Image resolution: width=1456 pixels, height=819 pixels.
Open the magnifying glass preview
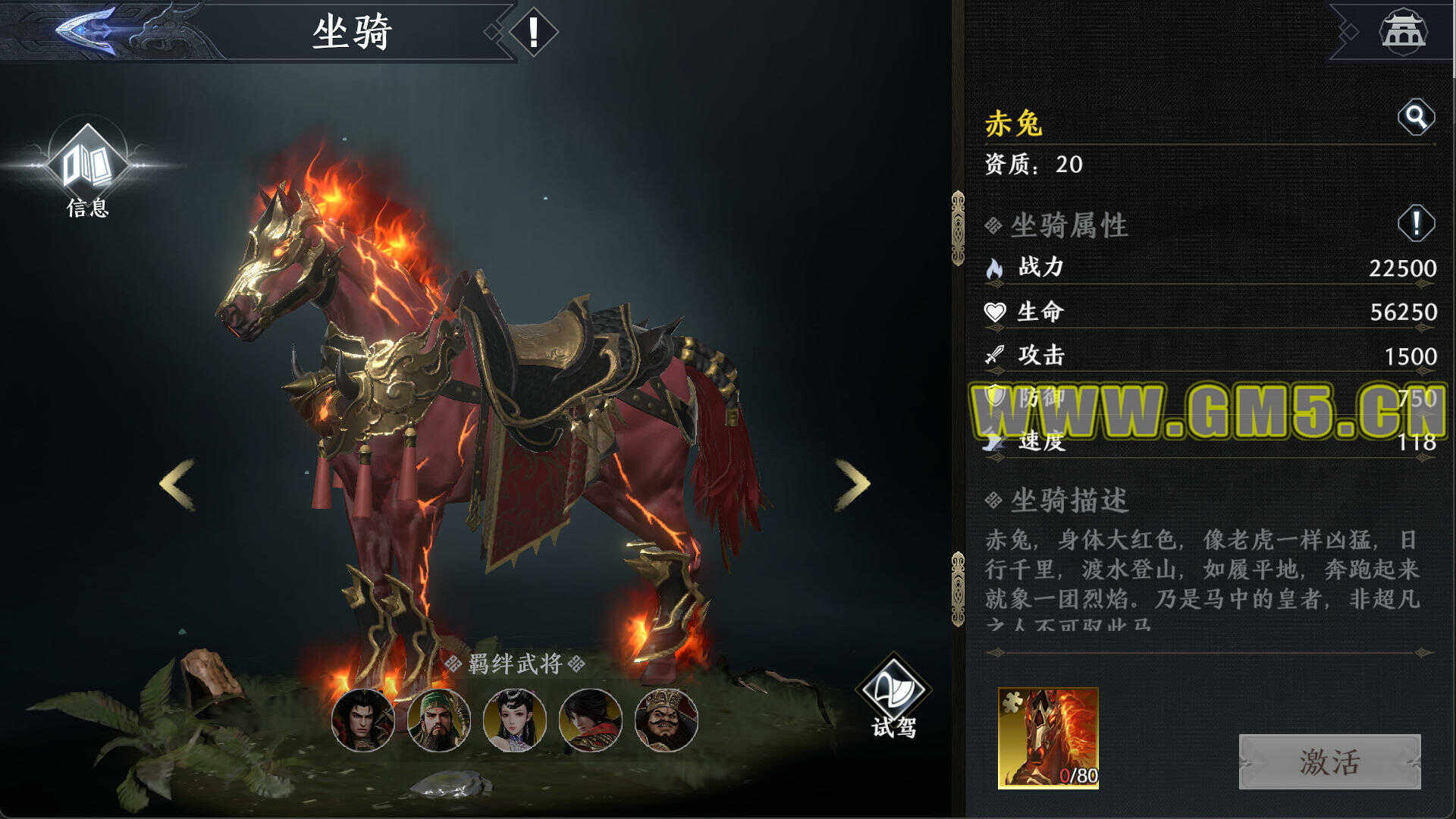pyautogui.click(x=1415, y=117)
